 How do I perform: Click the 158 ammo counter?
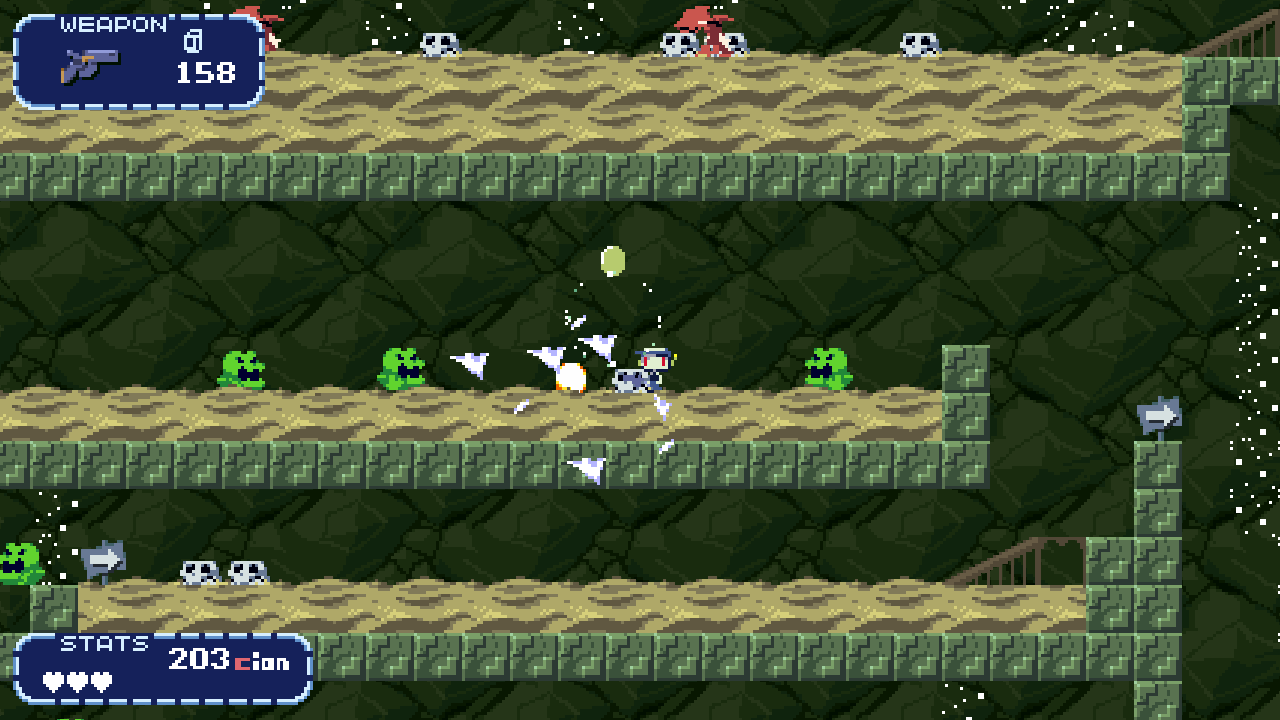tap(206, 72)
